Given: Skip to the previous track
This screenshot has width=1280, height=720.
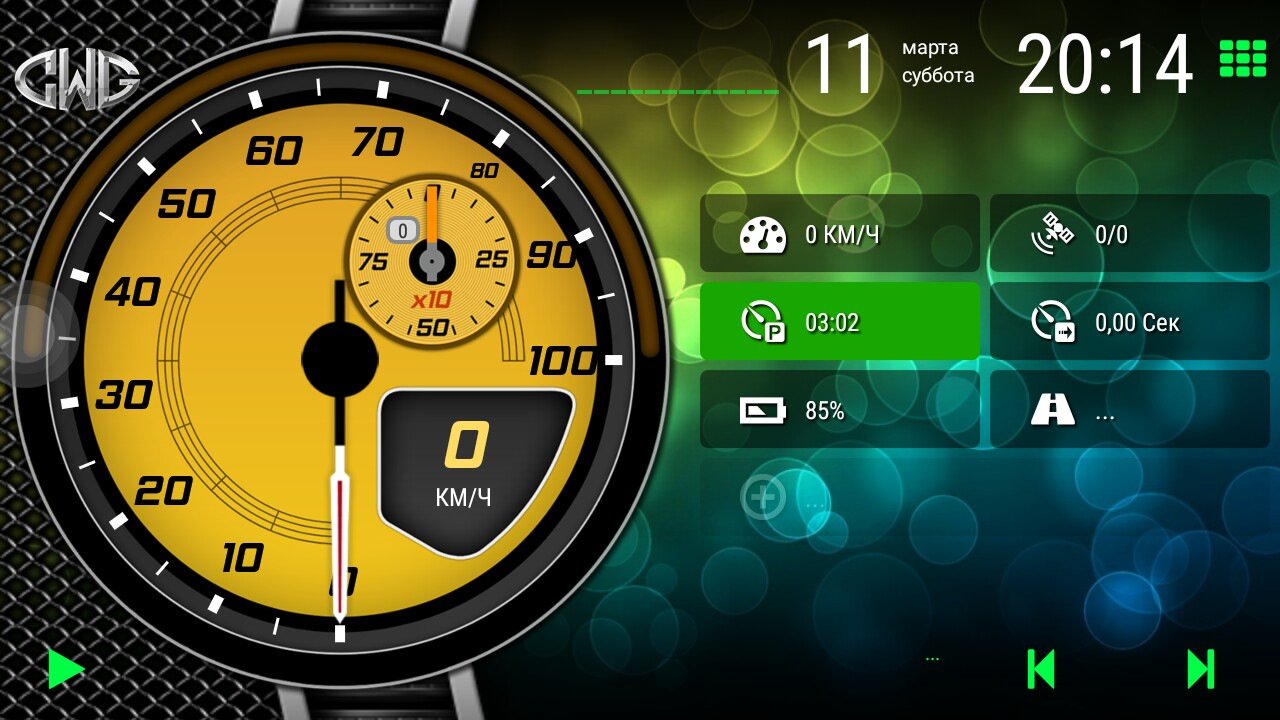Looking at the screenshot, I should (x=1041, y=669).
